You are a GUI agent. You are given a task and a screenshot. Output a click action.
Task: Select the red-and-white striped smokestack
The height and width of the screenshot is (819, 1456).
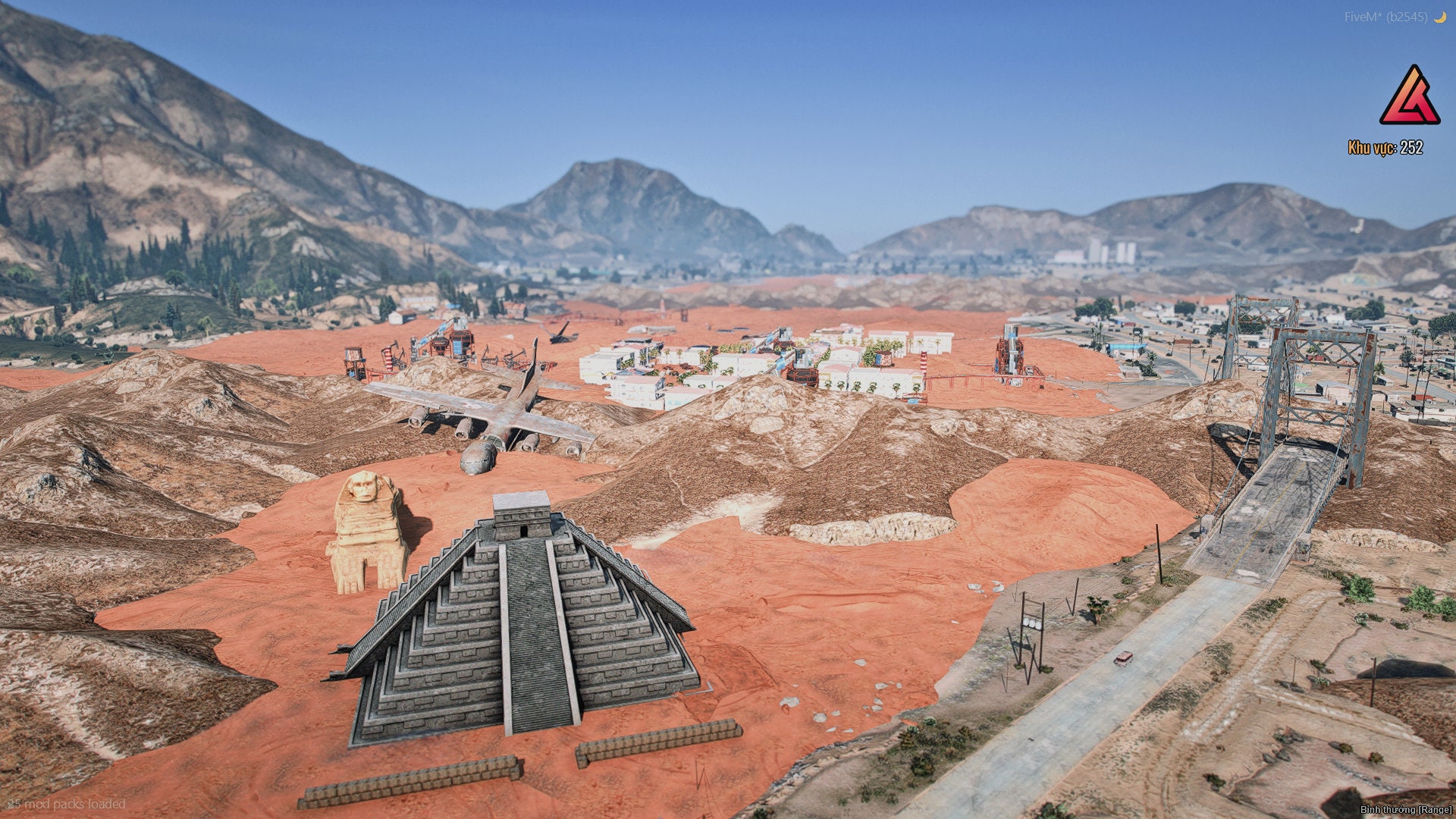pos(922,364)
